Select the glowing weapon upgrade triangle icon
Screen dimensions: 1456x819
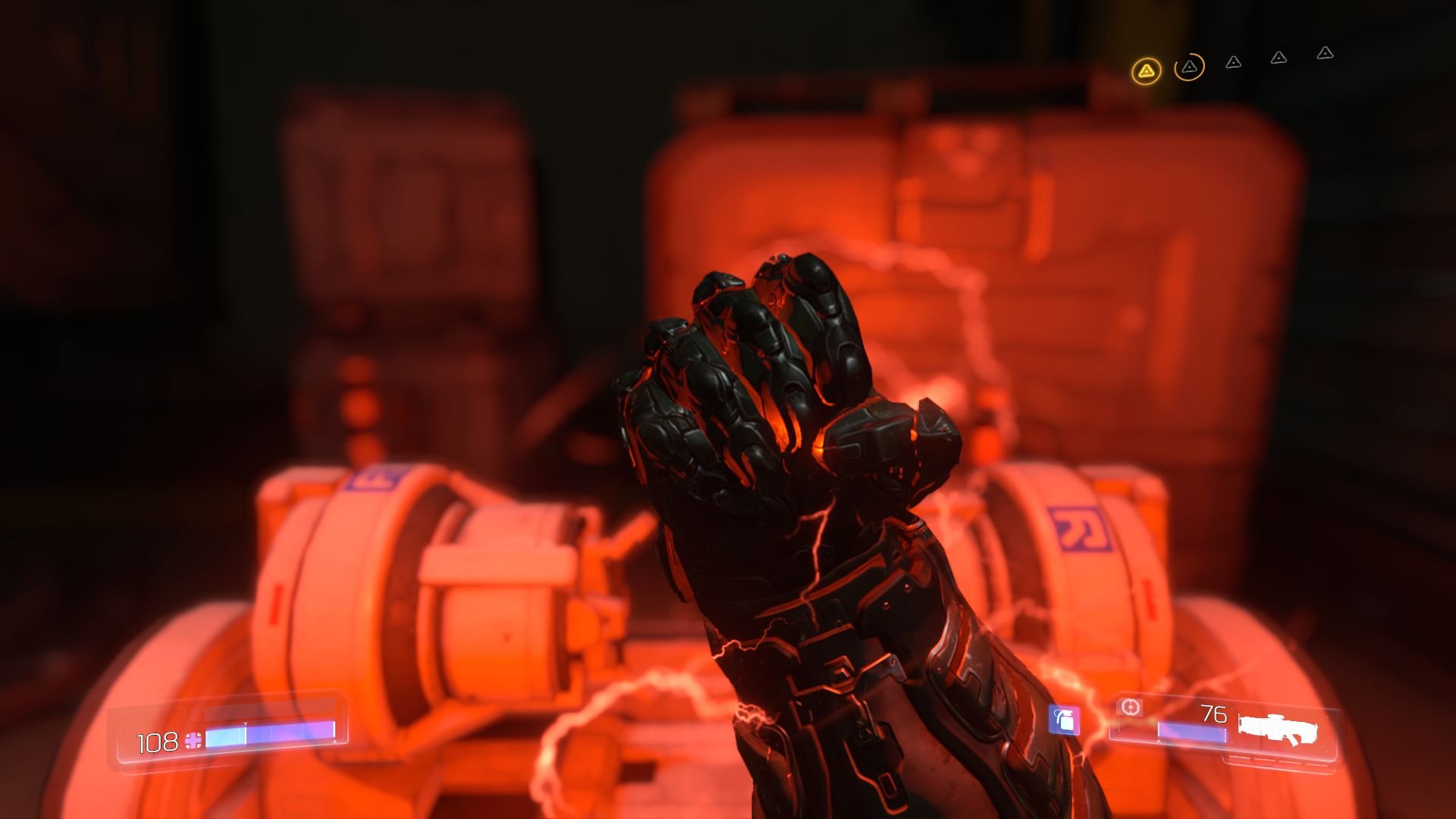pos(1147,71)
